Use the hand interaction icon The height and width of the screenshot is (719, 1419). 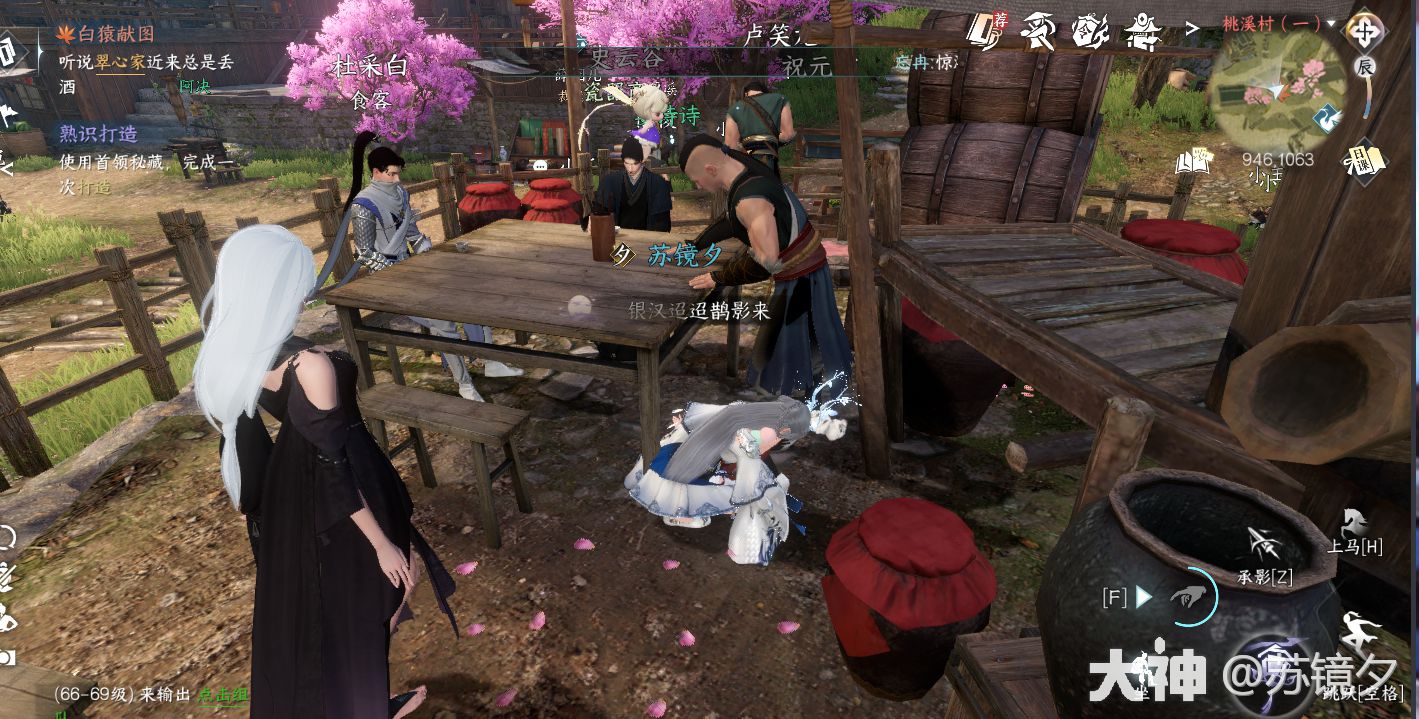(1190, 598)
